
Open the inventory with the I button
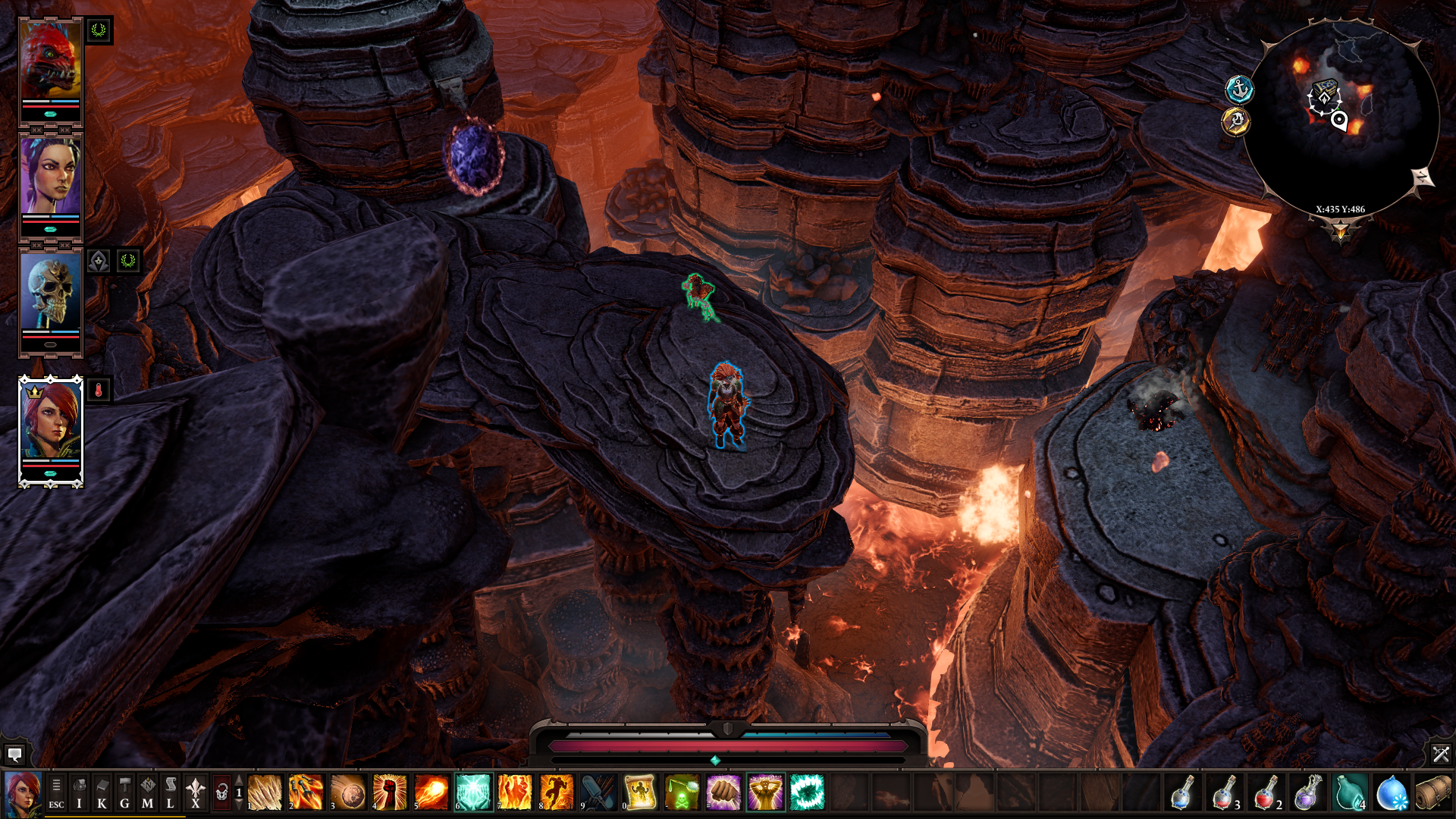click(79, 793)
